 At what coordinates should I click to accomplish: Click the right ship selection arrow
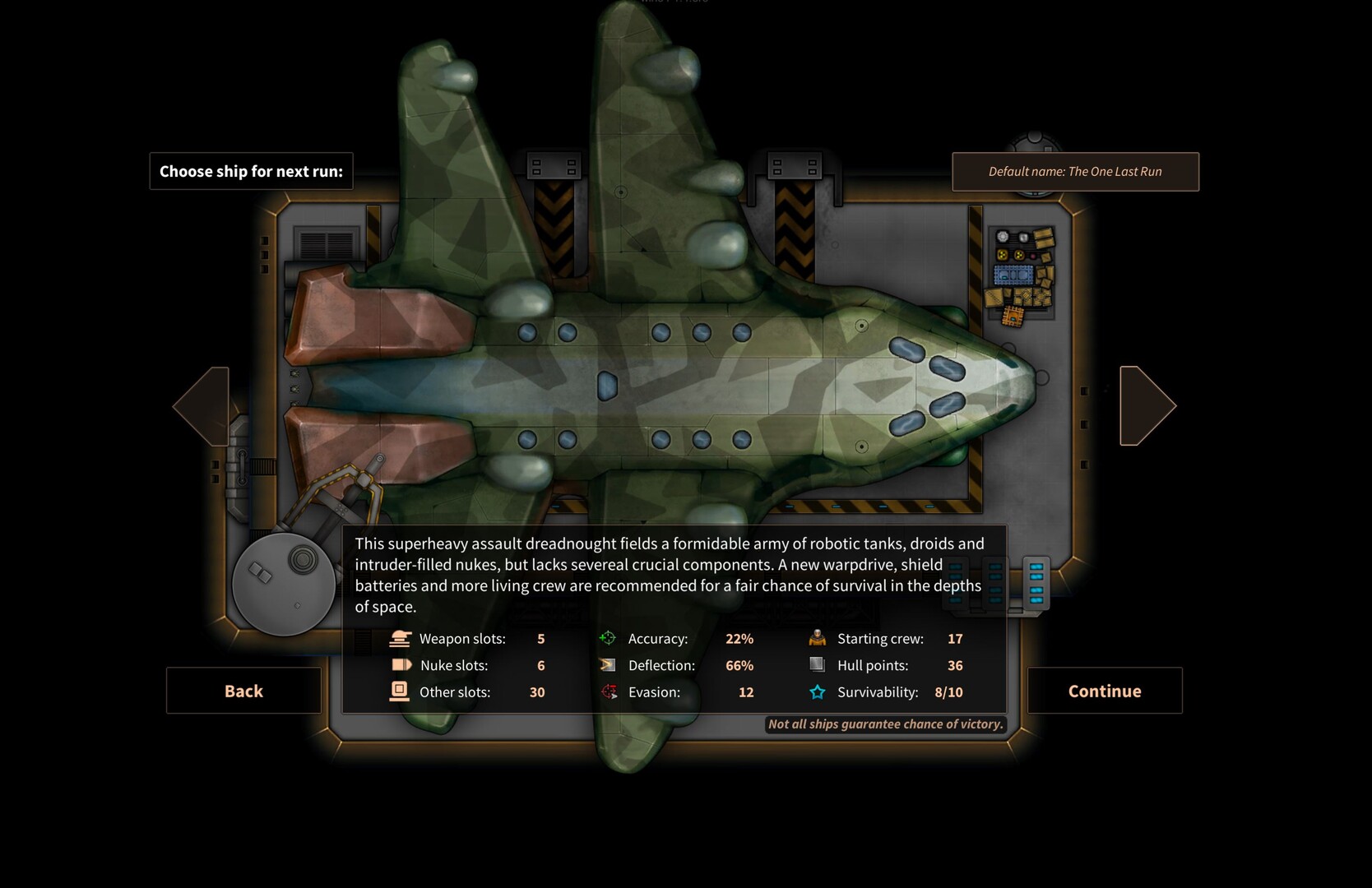(x=1146, y=405)
